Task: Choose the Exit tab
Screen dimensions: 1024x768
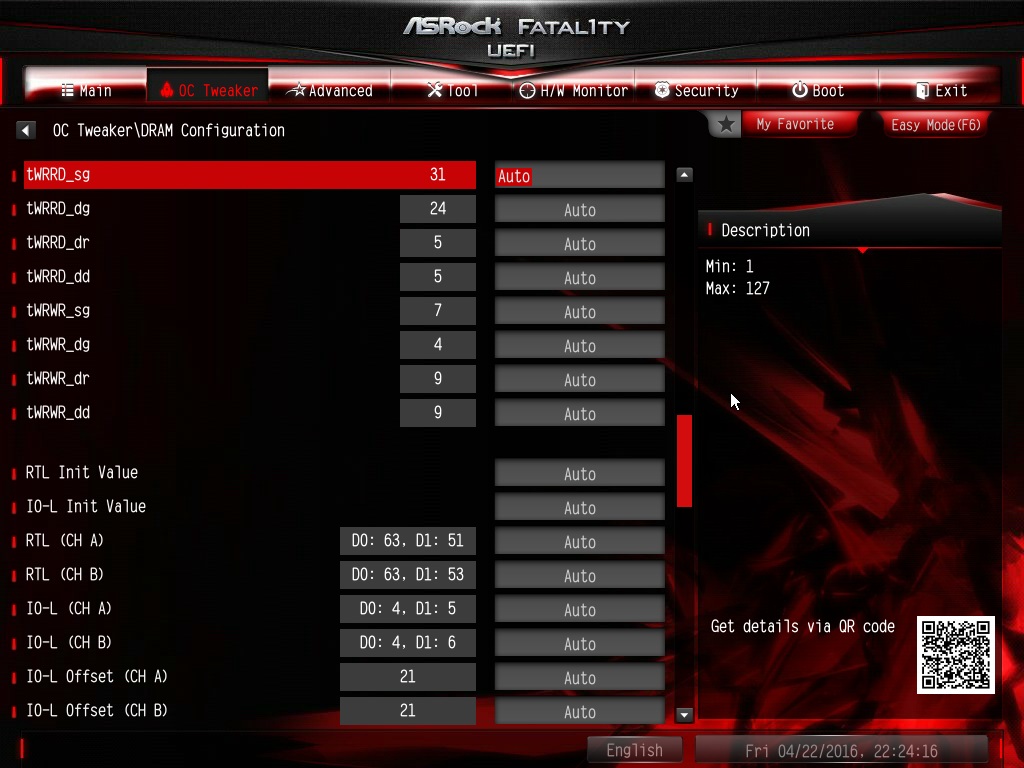Action: 940,90
